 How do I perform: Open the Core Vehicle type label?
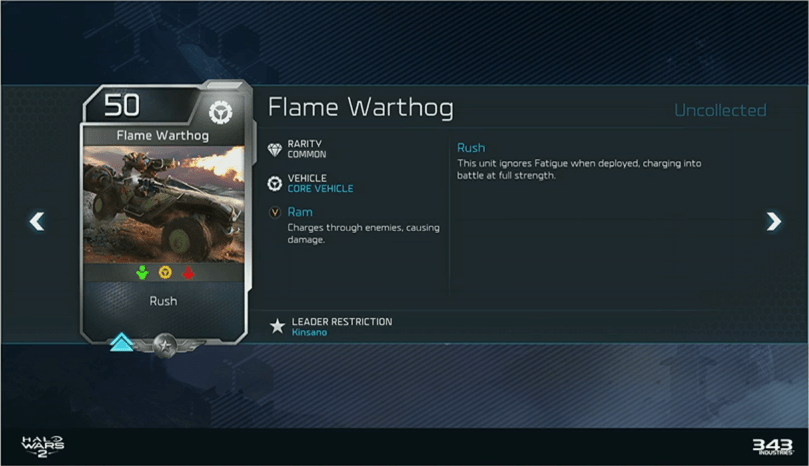pos(320,189)
